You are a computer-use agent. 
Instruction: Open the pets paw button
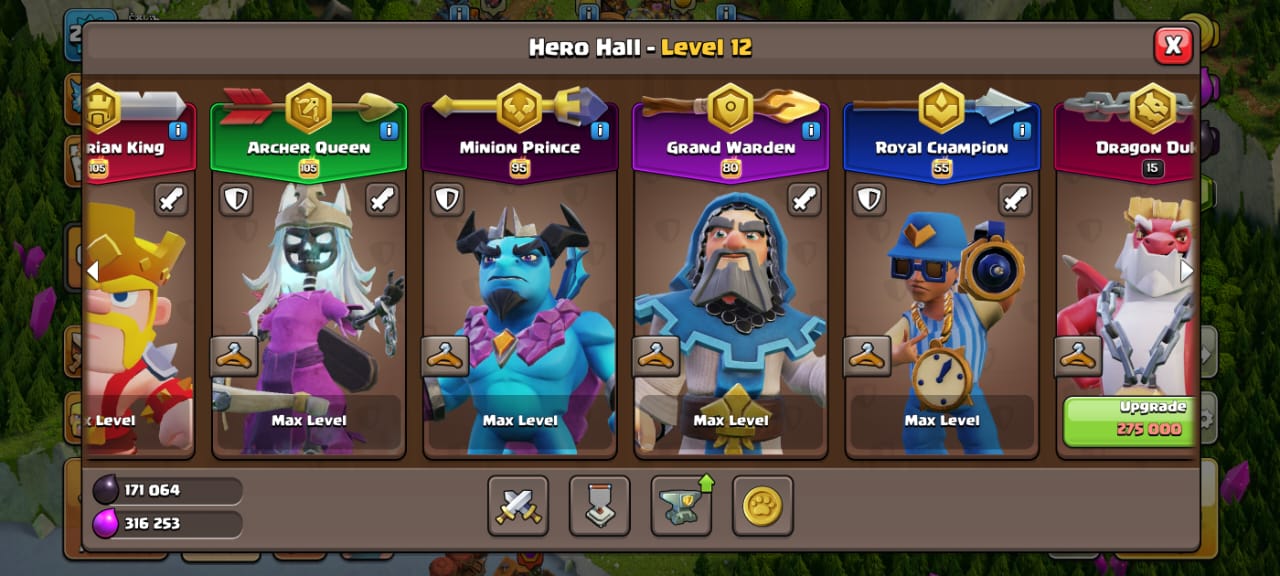(x=762, y=506)
